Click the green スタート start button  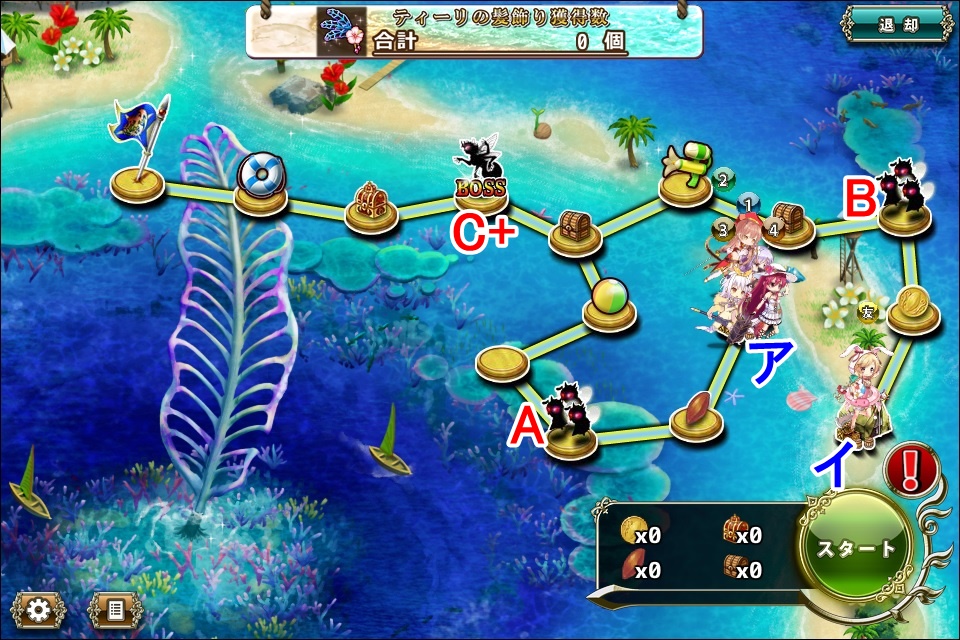pyautogui.click(x=856, y=549)
